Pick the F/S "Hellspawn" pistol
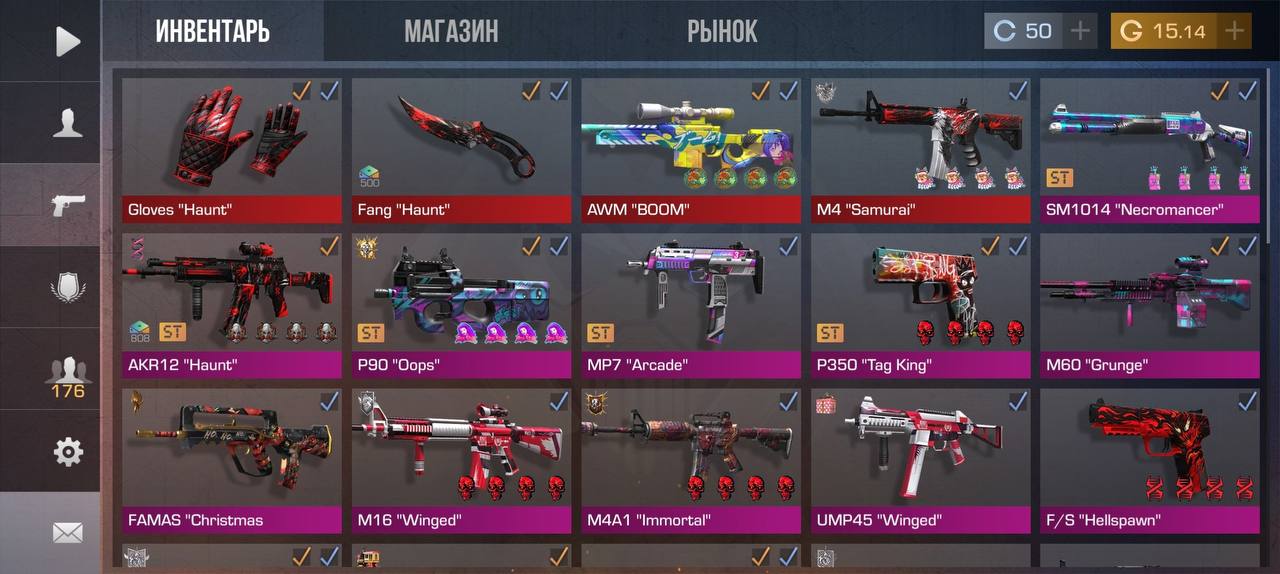The image size is (1280, 574). 1150,460
